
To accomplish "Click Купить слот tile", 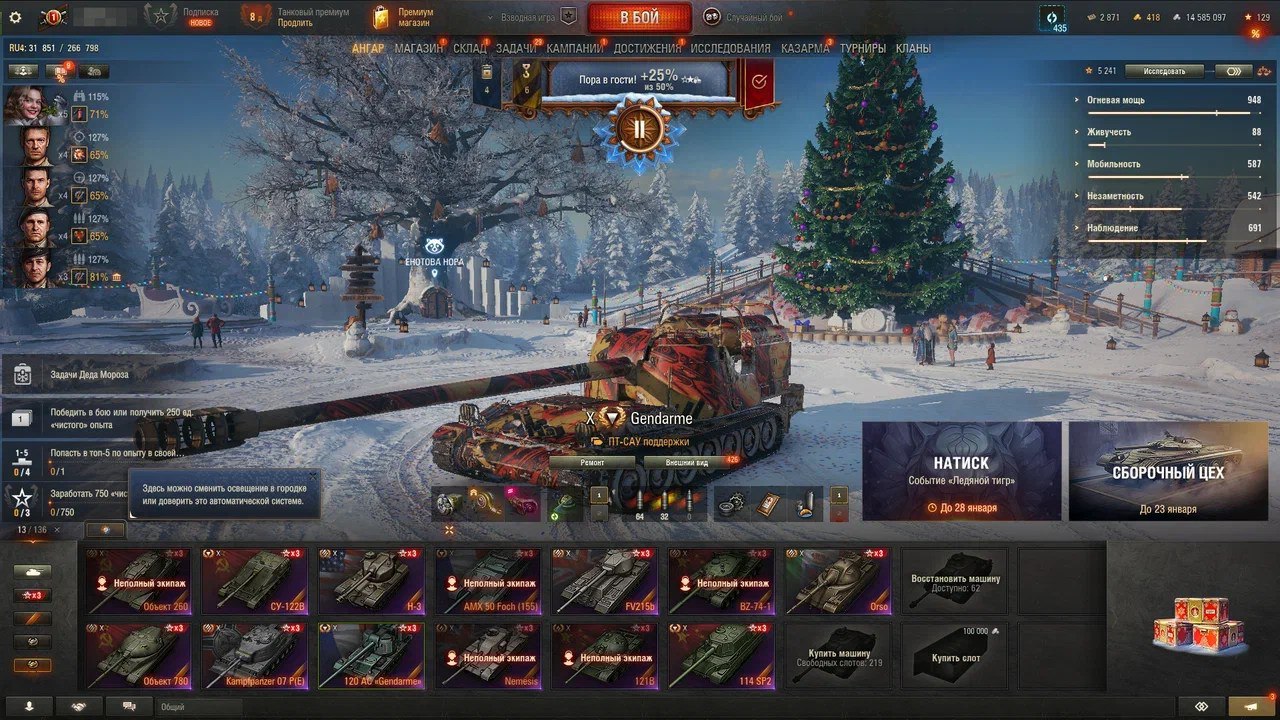I will tap(955, 657).
